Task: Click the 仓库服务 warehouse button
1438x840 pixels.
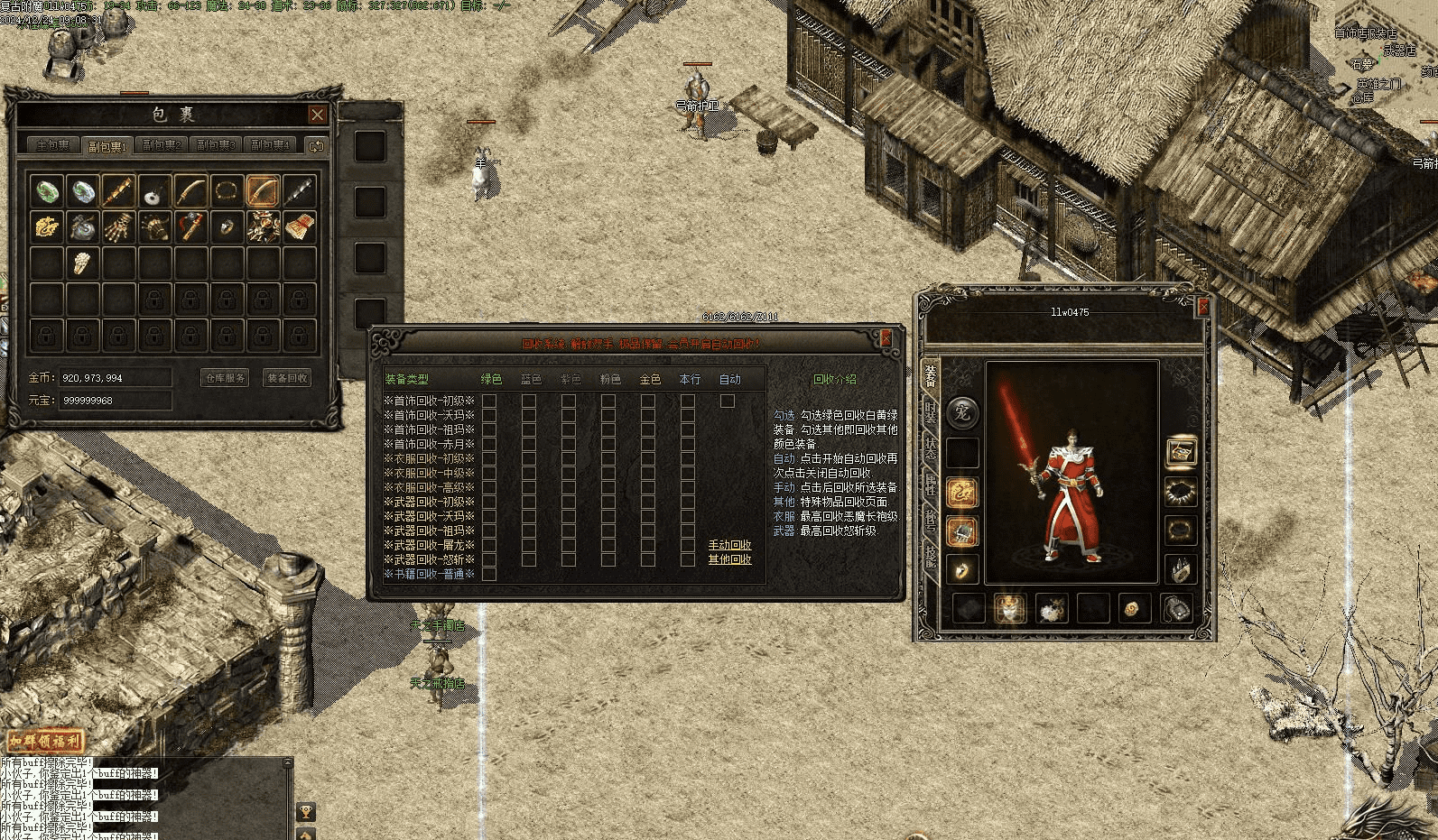Action: tap(224, 378)
